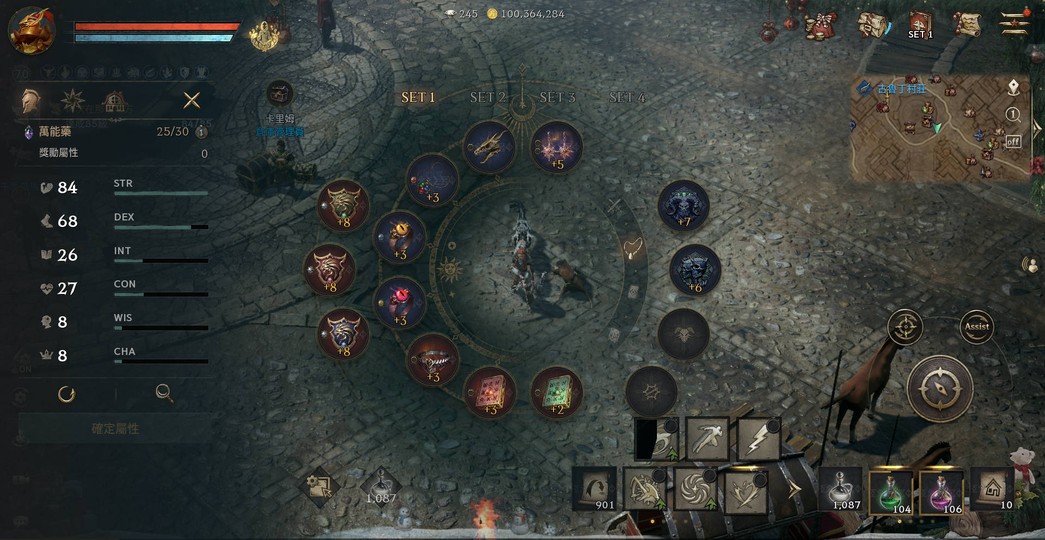Use the green potion with 104 count
The width and height of the screenshot is (1045, 540).
(891, 490)
